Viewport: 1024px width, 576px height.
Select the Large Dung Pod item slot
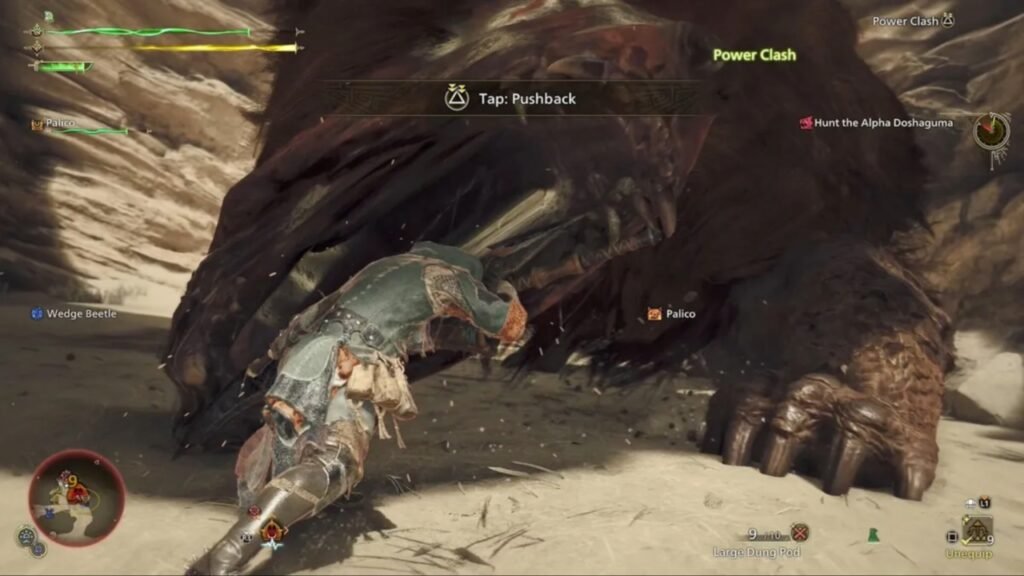(799, 534)
